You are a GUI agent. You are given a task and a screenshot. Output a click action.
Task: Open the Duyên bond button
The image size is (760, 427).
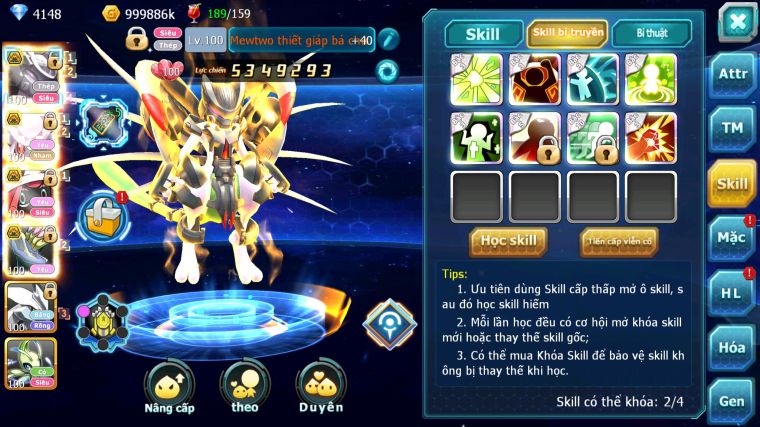click(x=320, y=387)
